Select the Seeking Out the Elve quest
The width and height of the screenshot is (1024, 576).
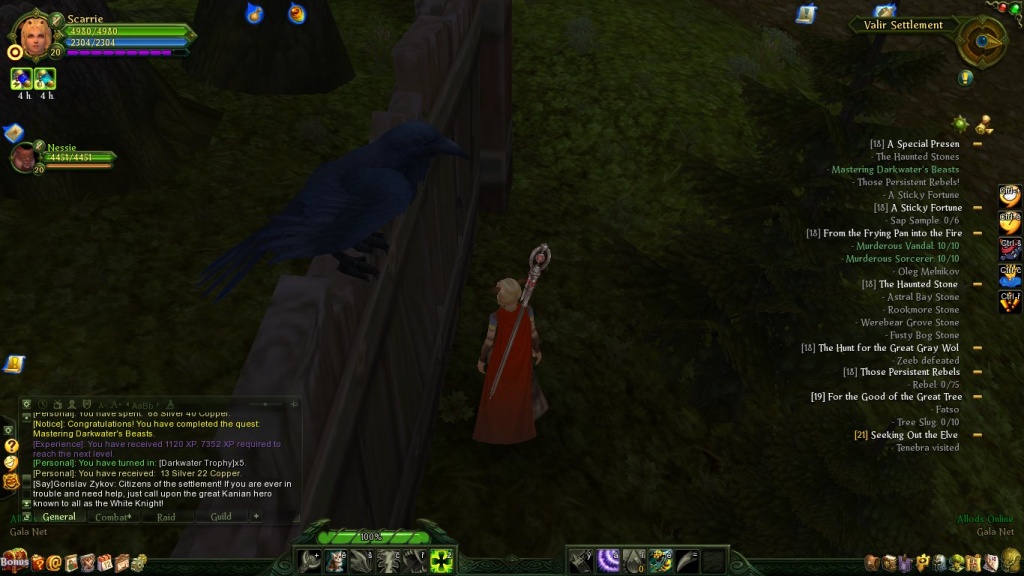914,435
